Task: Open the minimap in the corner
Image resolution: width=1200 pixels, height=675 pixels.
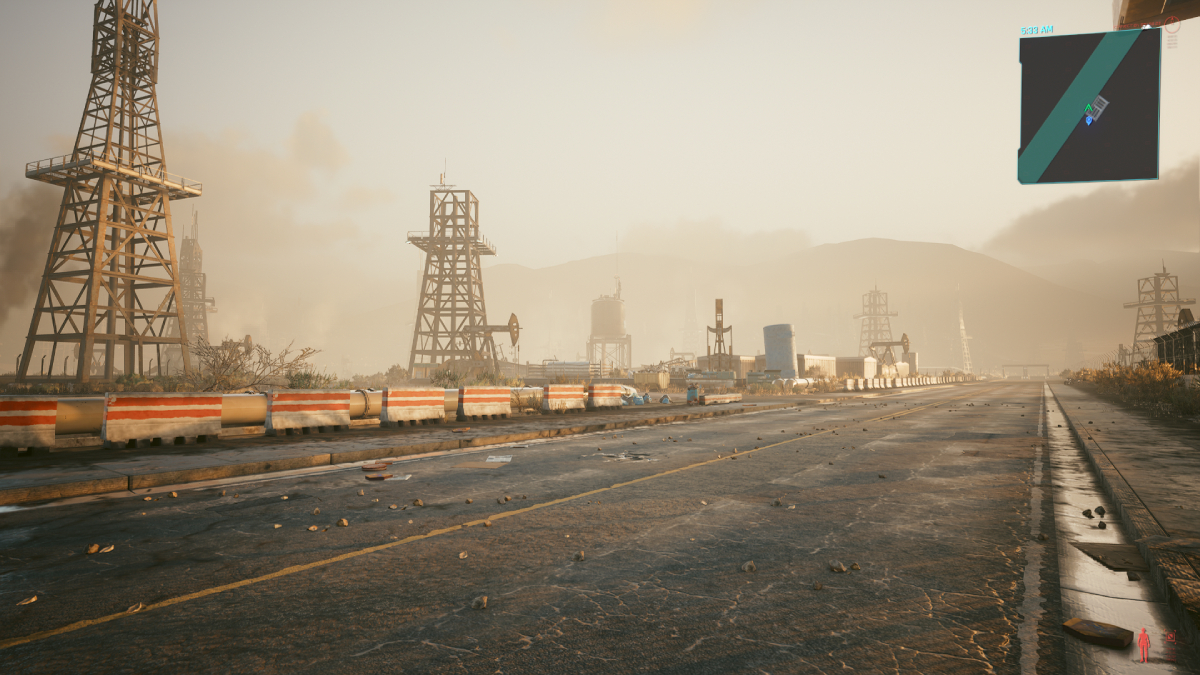Action: coord(1089,106)
